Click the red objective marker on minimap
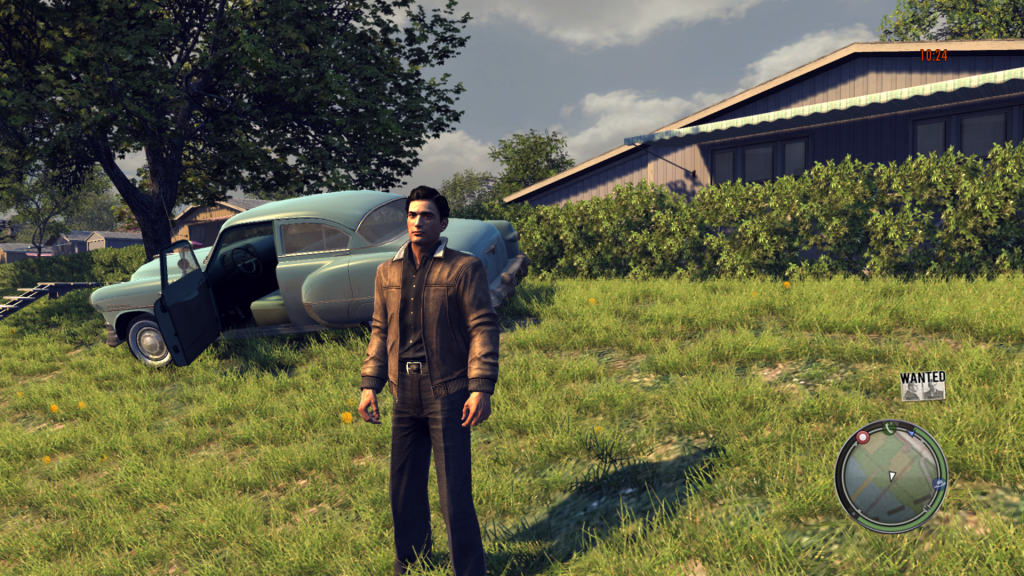The image size is (1024, 576). (x=862, y=437)
